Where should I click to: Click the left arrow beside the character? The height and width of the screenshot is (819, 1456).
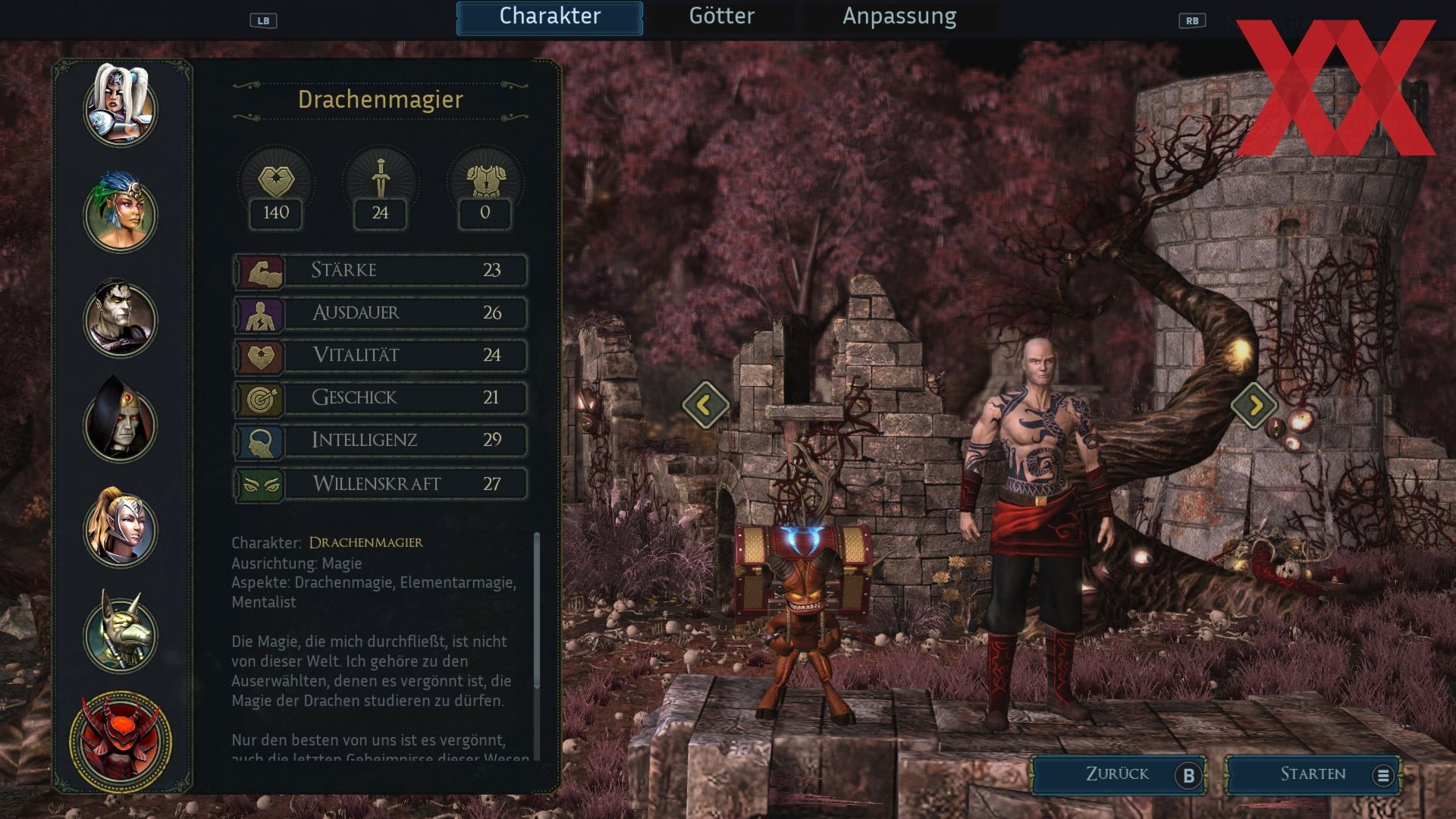pos(705,405)
